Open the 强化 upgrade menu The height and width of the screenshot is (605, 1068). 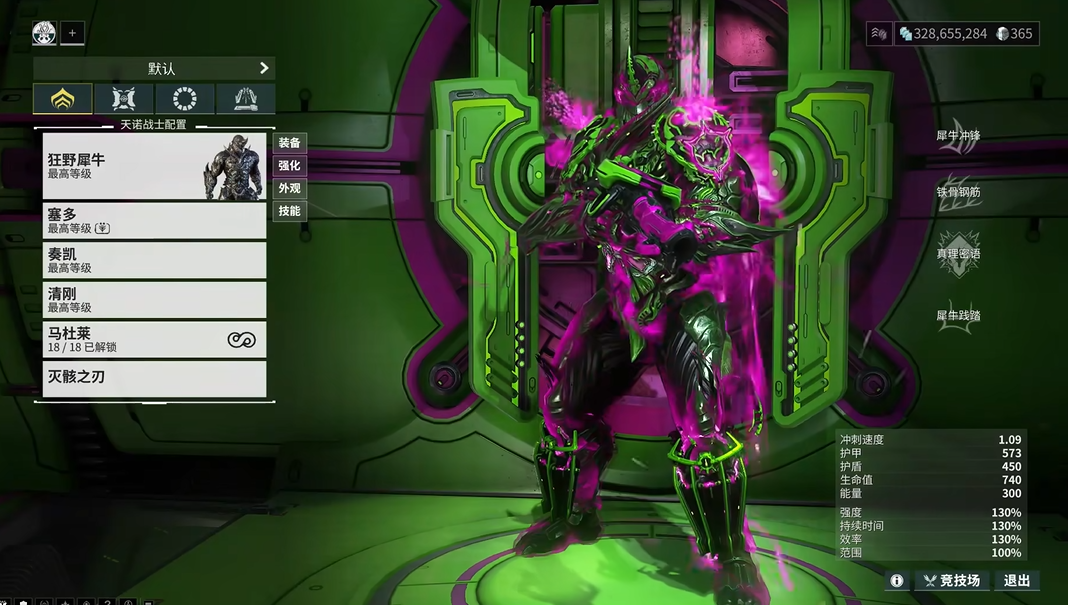pyautogui.click(x=289, y=166)
